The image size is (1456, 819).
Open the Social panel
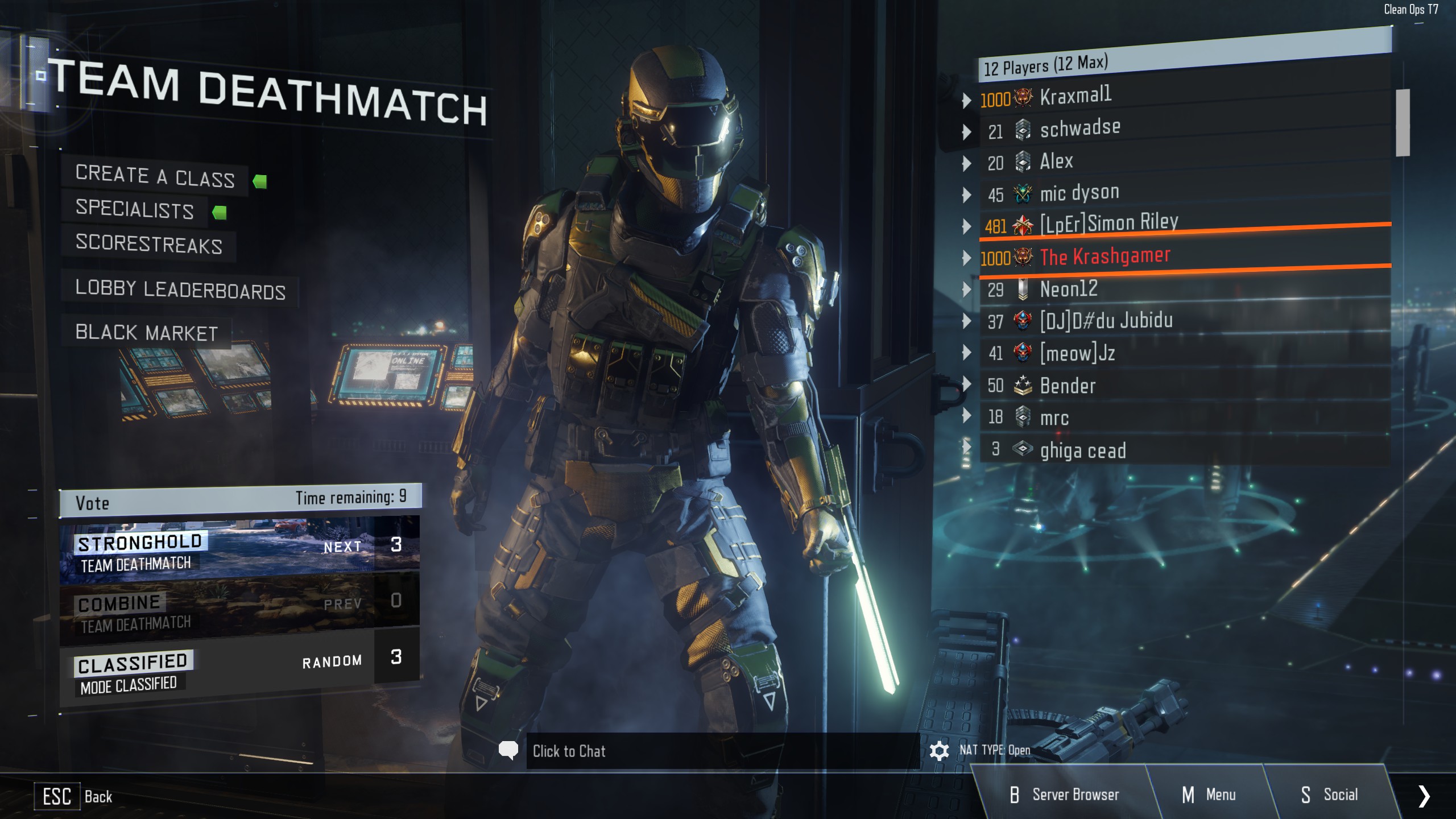pyautogui.click(x=1329, y=795)
